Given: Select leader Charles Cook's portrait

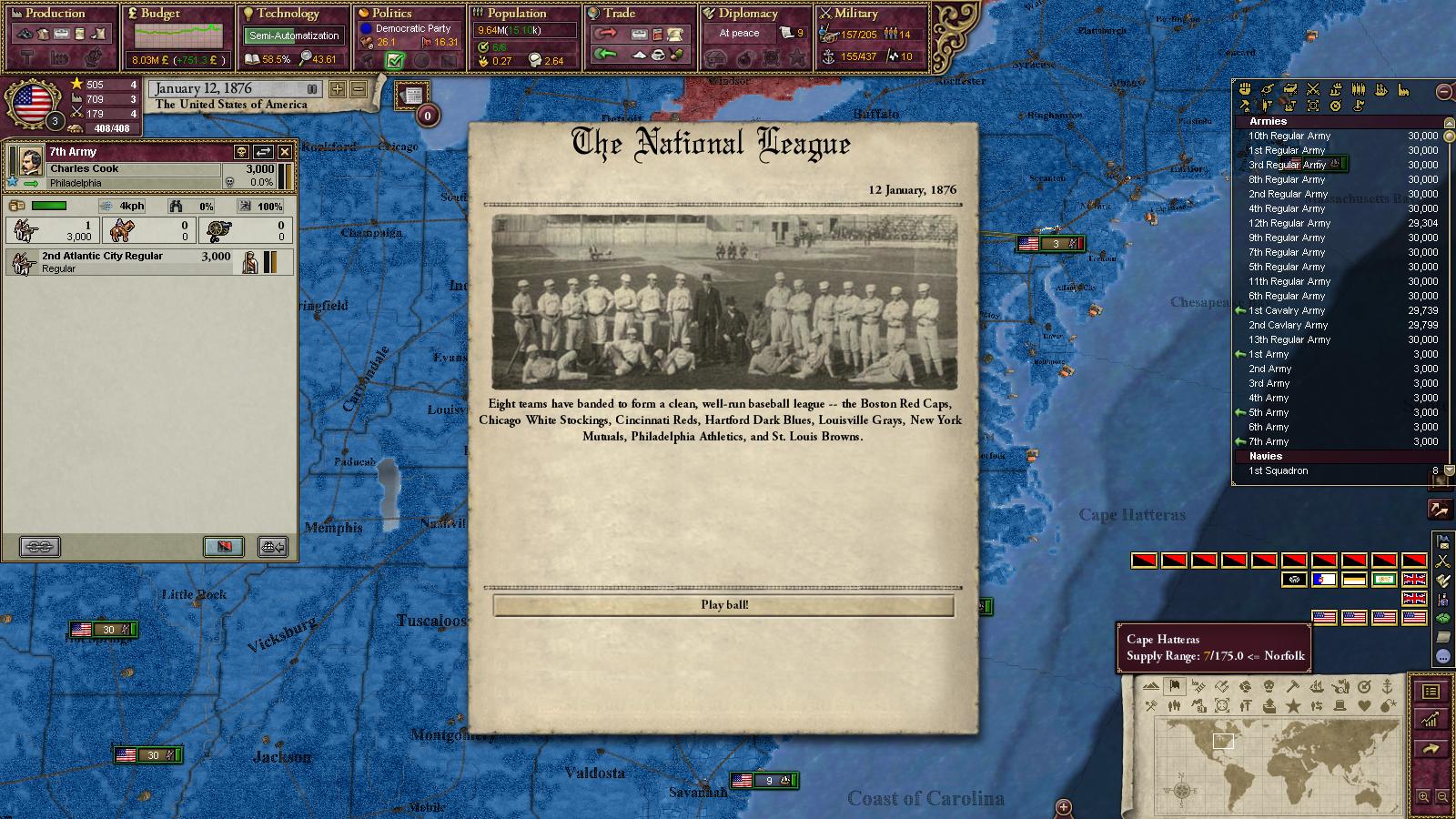Looking at the screenshot, I should tap(26, 161).
